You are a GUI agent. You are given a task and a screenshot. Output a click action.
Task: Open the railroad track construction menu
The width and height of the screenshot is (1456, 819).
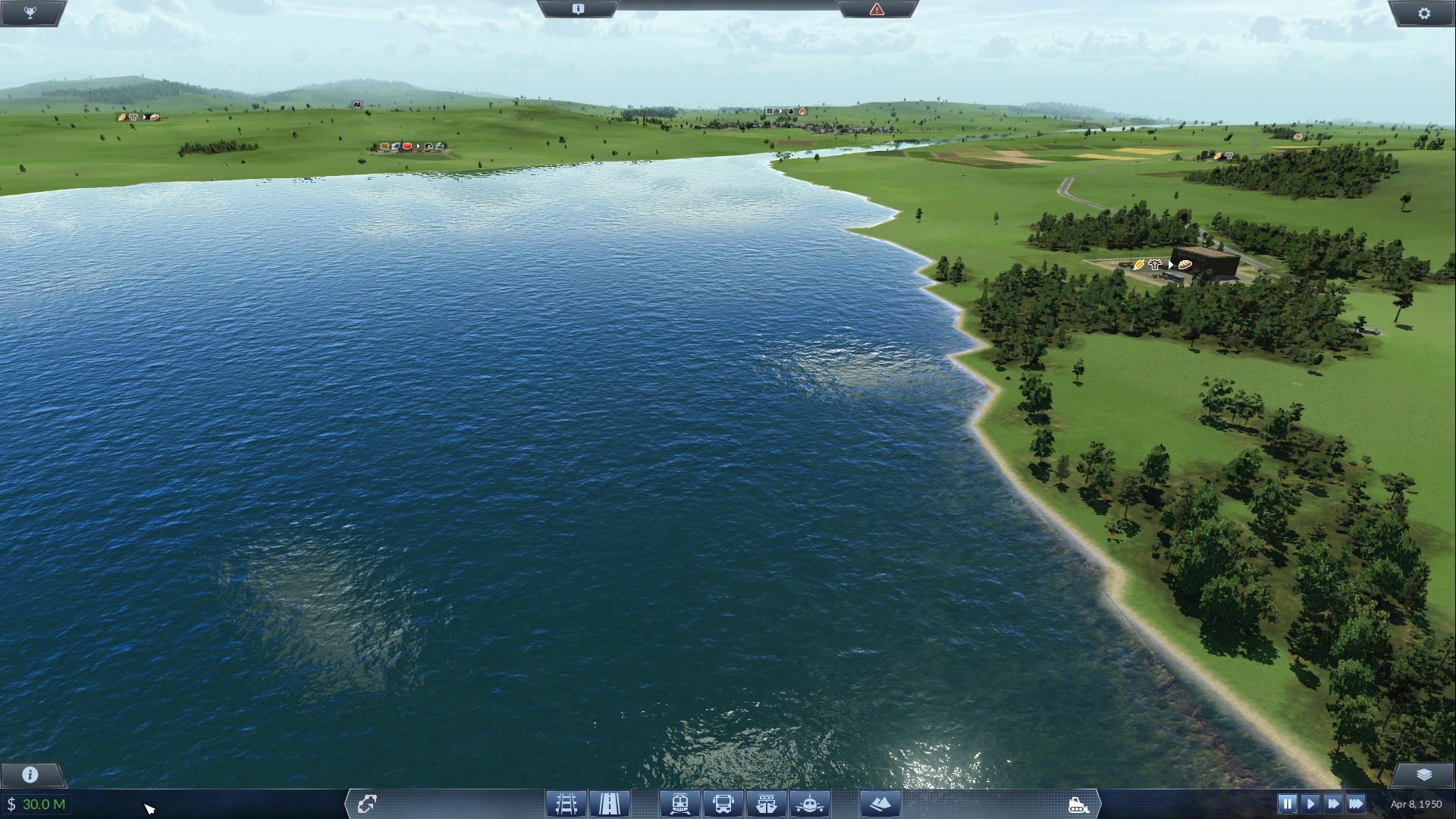tap(566, 803)
